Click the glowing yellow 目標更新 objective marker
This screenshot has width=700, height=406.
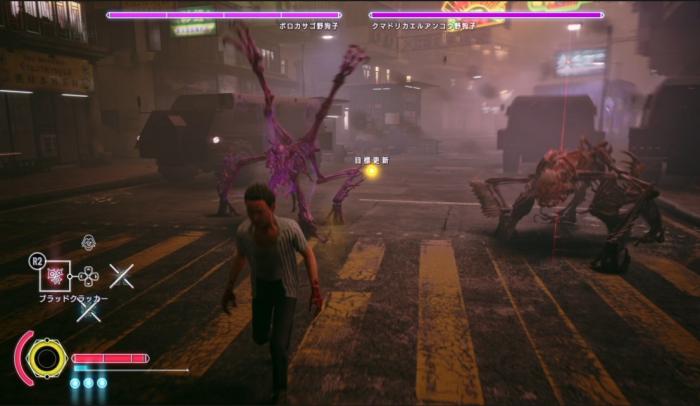pyautogui.click(x=371, y=171)
